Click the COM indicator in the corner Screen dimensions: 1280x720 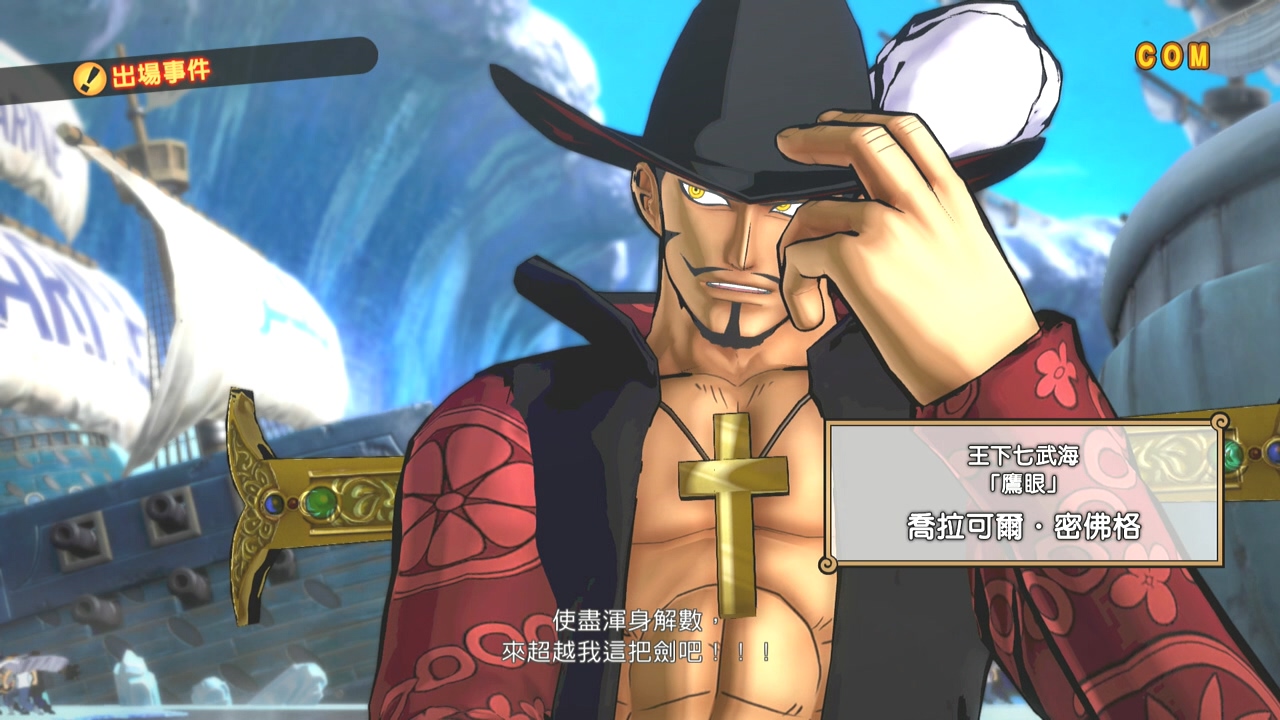(1173, 57)
